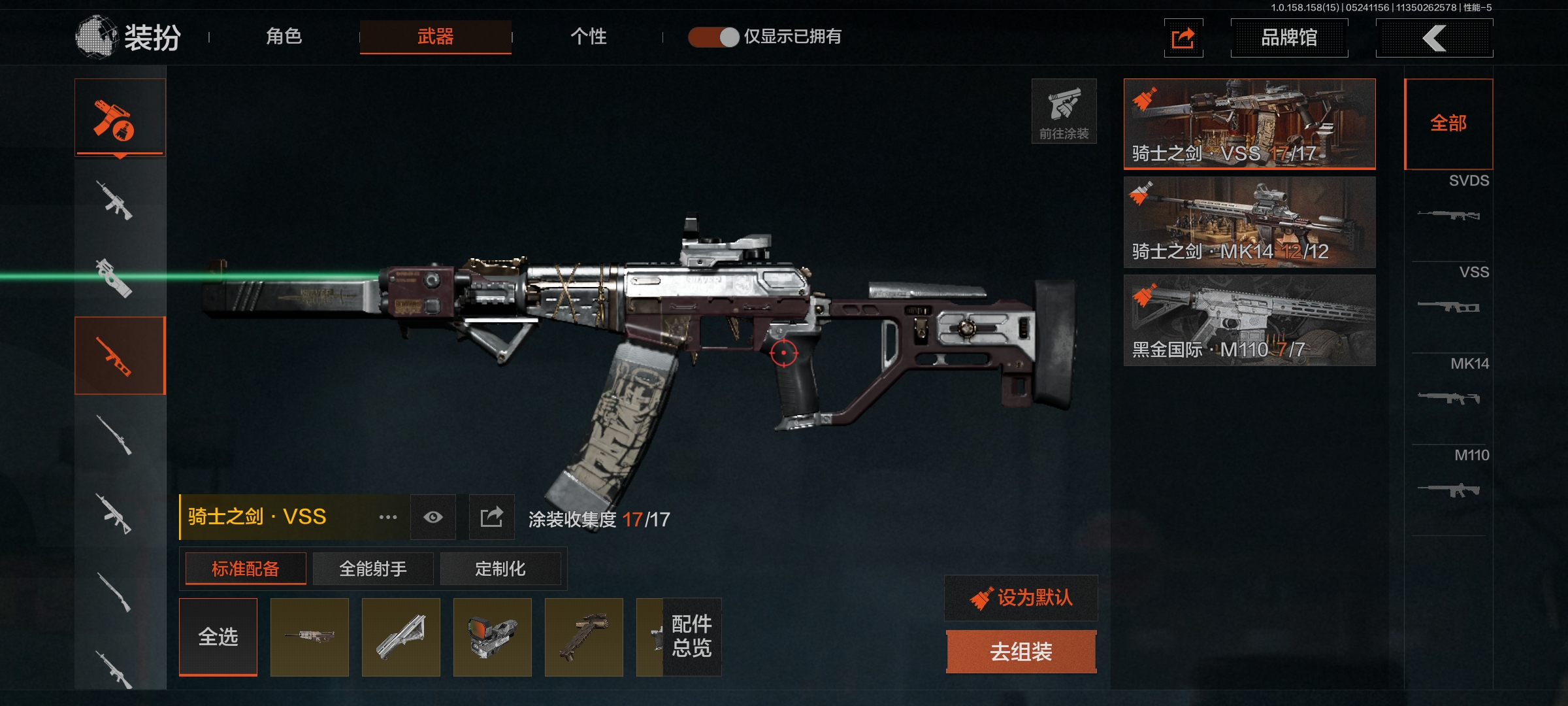This screenshot has width=1568, height=706.
Task: Open the 个性 tab
Action: (x=588, y=37)
